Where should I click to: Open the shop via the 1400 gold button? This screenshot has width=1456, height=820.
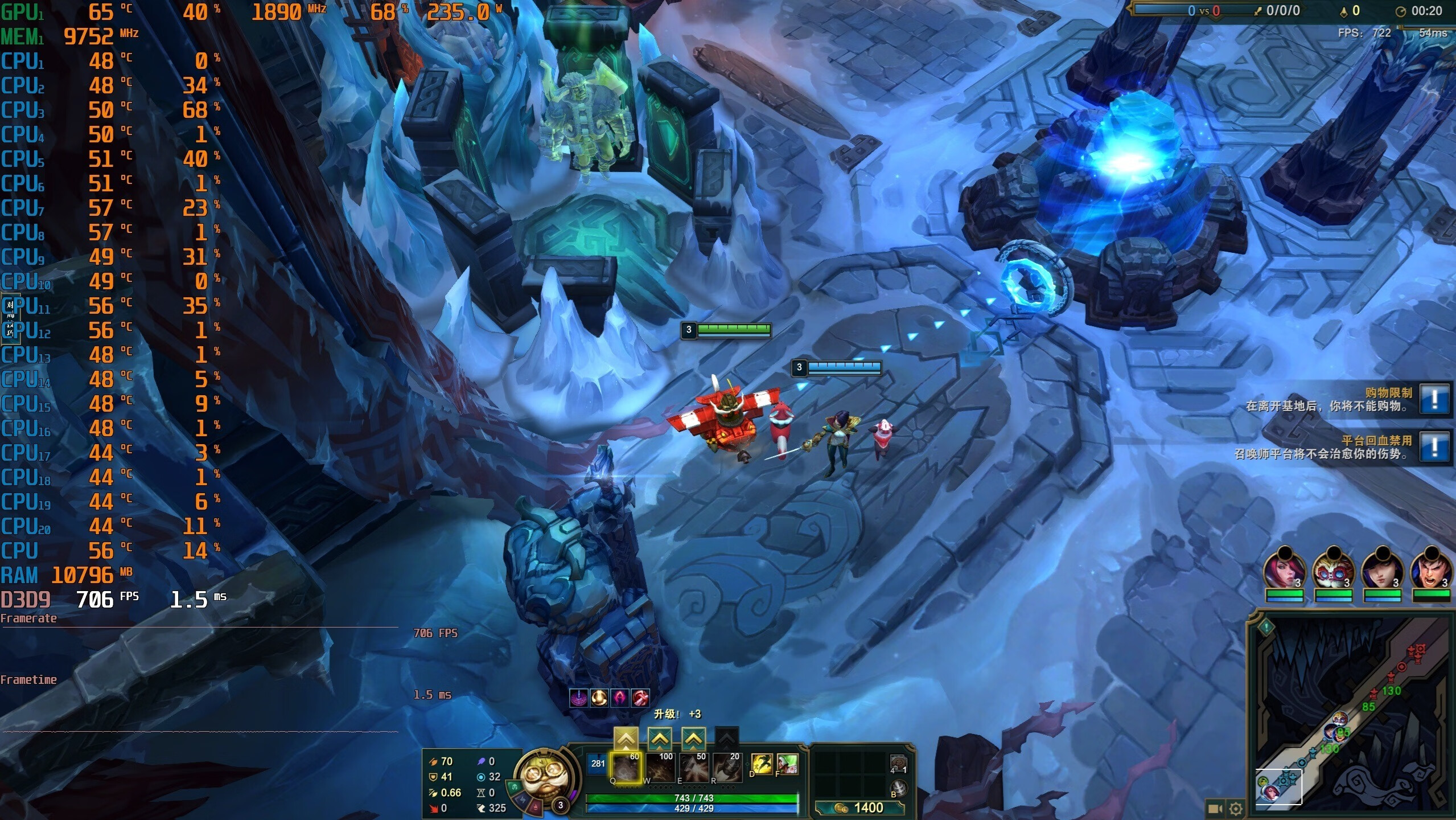859,807
